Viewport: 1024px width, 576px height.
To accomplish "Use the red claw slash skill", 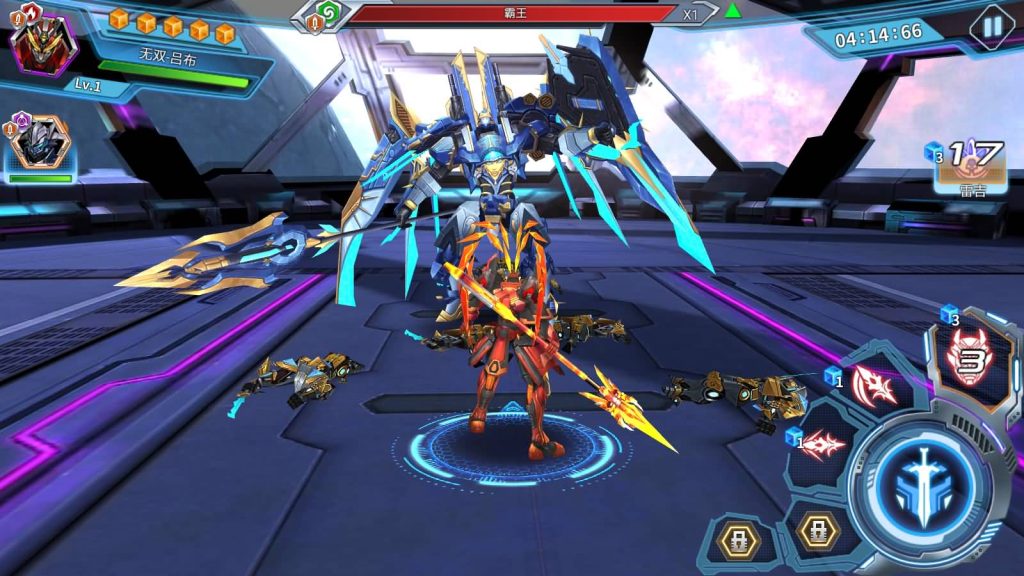I will click(x=874, y=386).
